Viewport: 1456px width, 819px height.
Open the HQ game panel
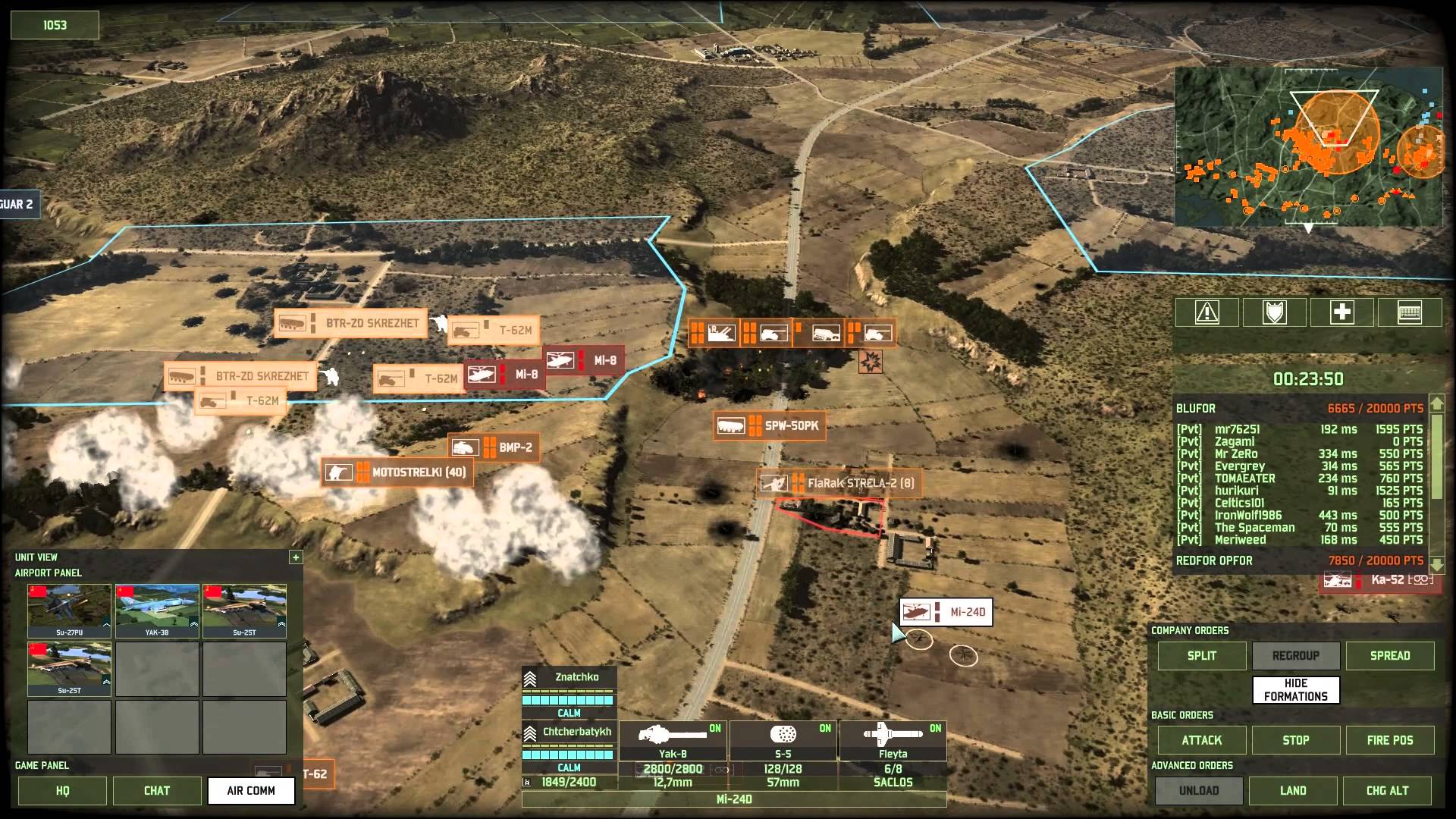coord(63,790)
